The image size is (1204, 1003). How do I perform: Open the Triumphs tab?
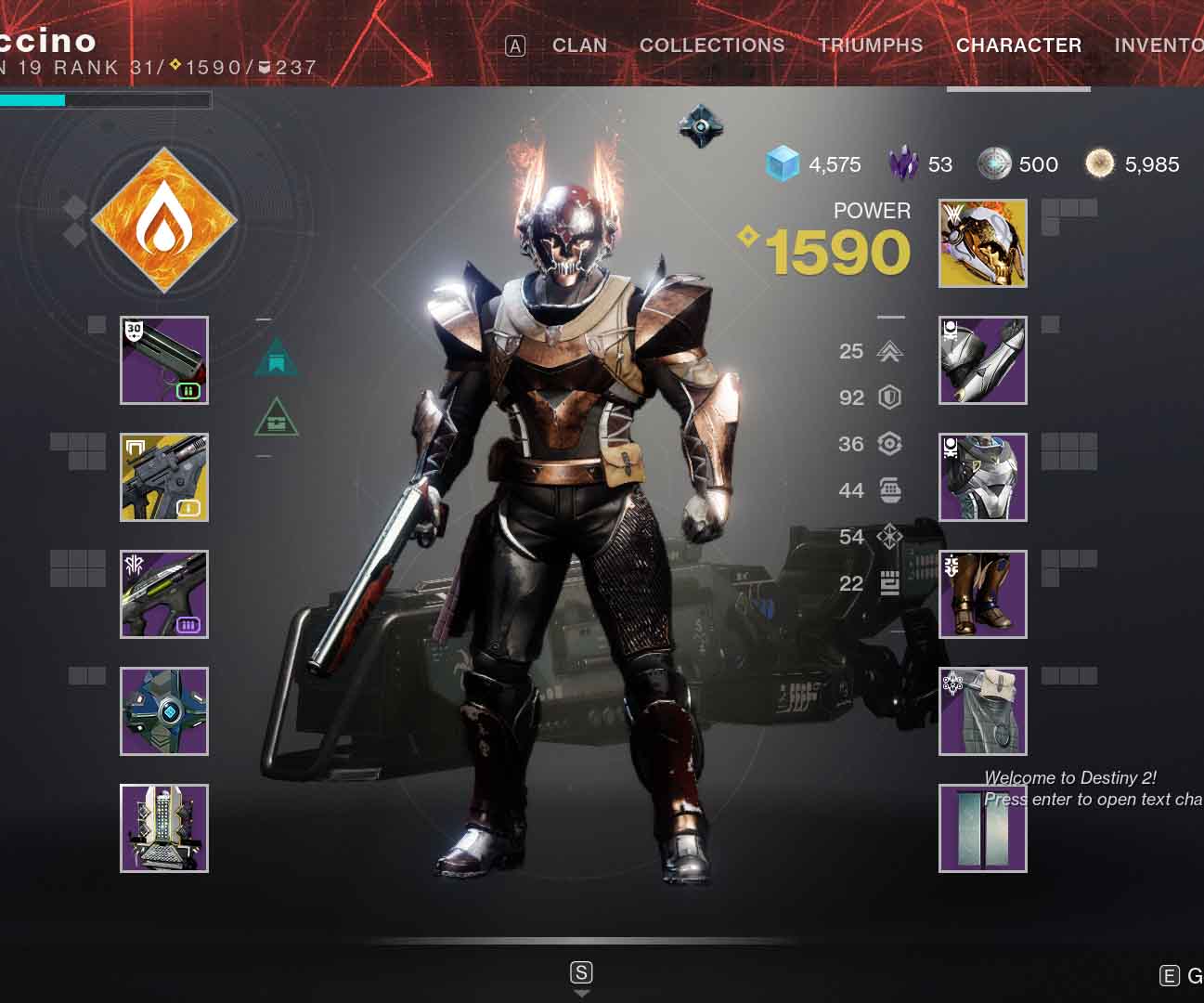pos(871,45)
